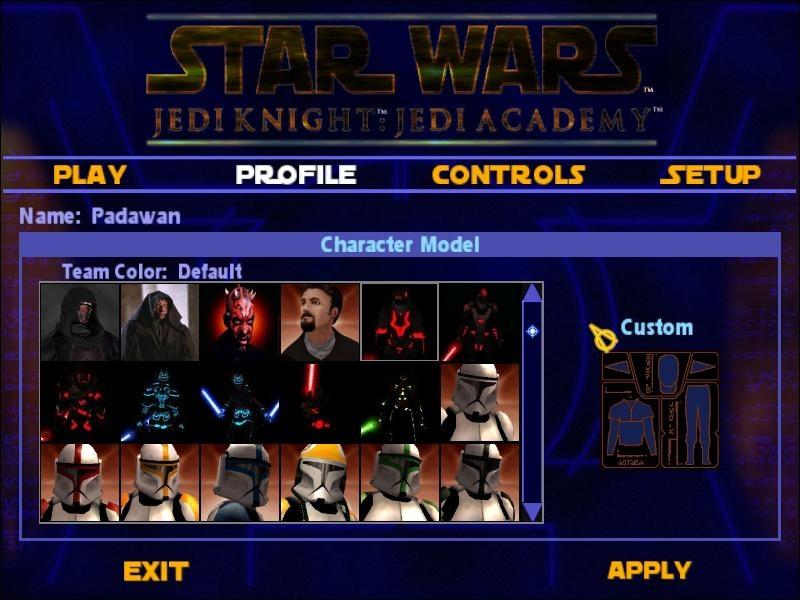Open the Play menu

click(x=90, y=174)
